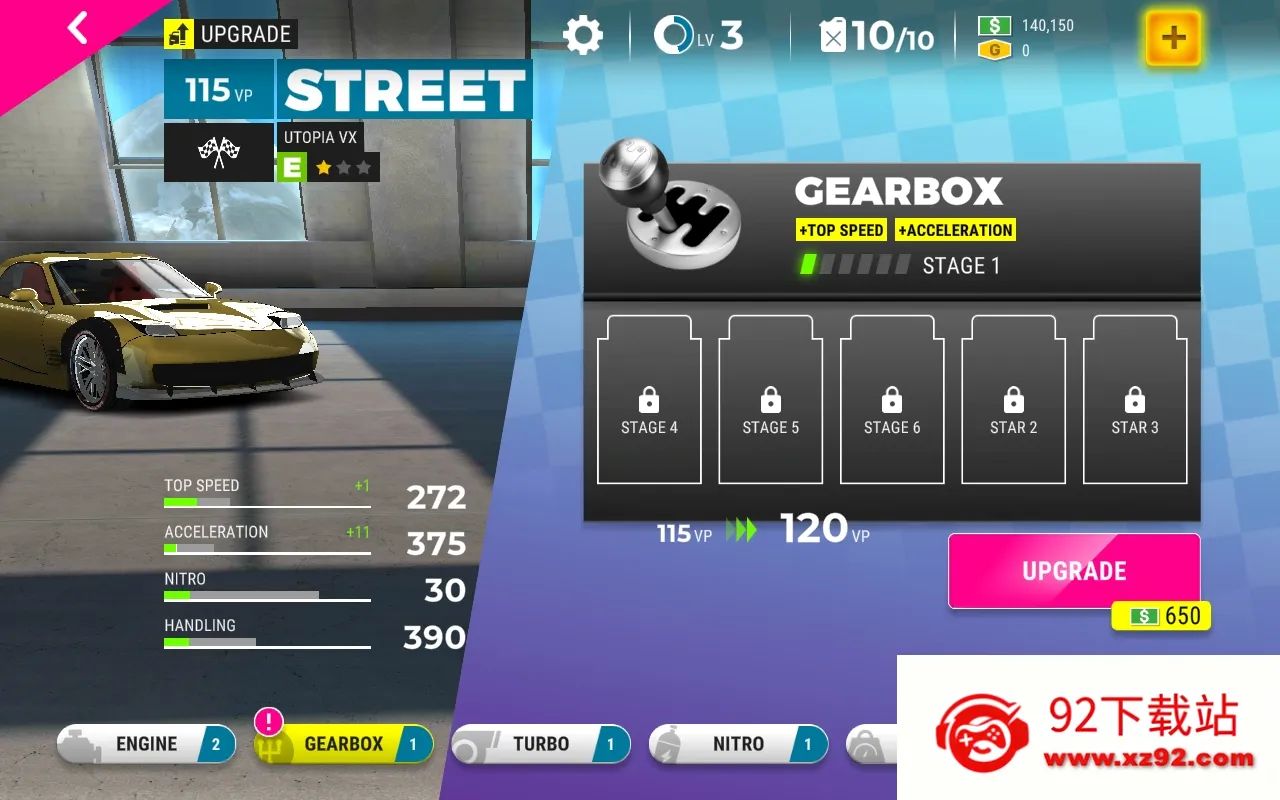
Task: Select the locked Star 3 upgrade card
Action: coord(1135,398)
